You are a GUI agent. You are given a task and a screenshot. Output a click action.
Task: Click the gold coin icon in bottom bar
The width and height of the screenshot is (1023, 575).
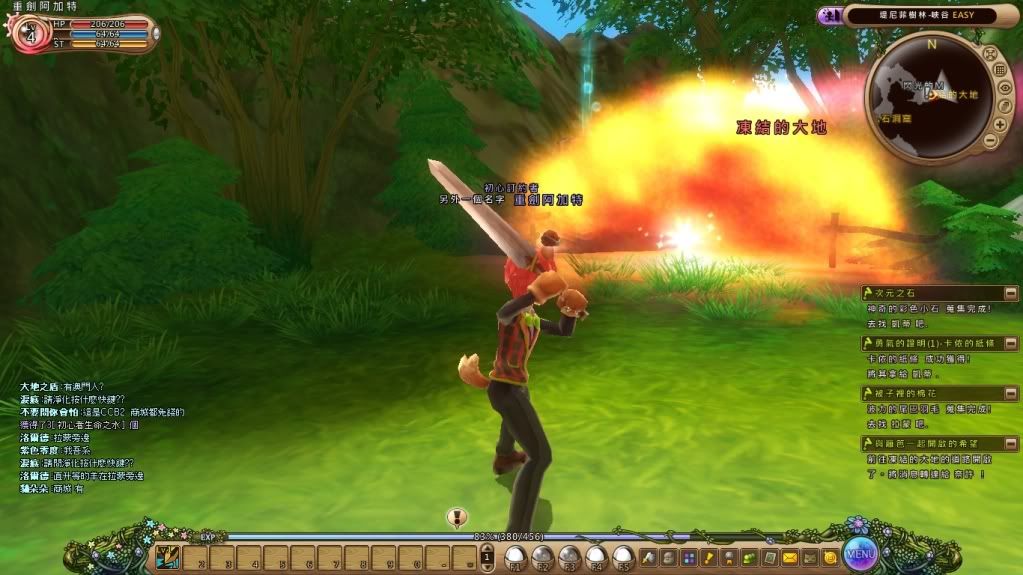(x=829, y=556)
